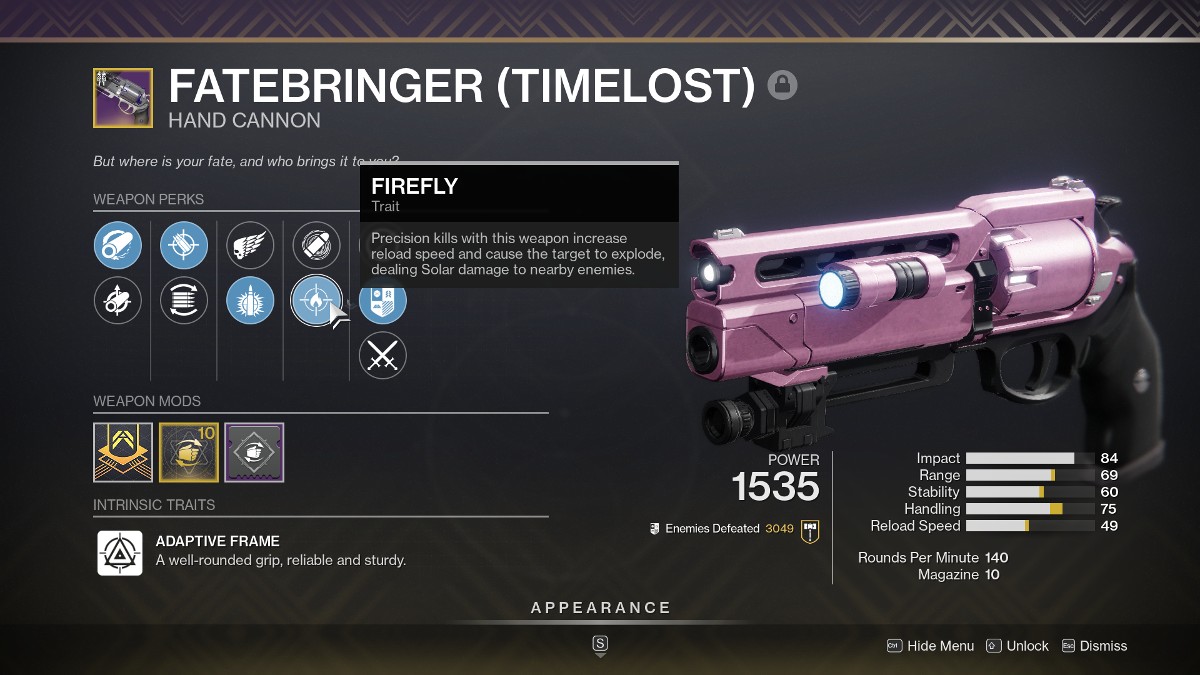Open the gold fist mod showing 10

pos(189,452)
